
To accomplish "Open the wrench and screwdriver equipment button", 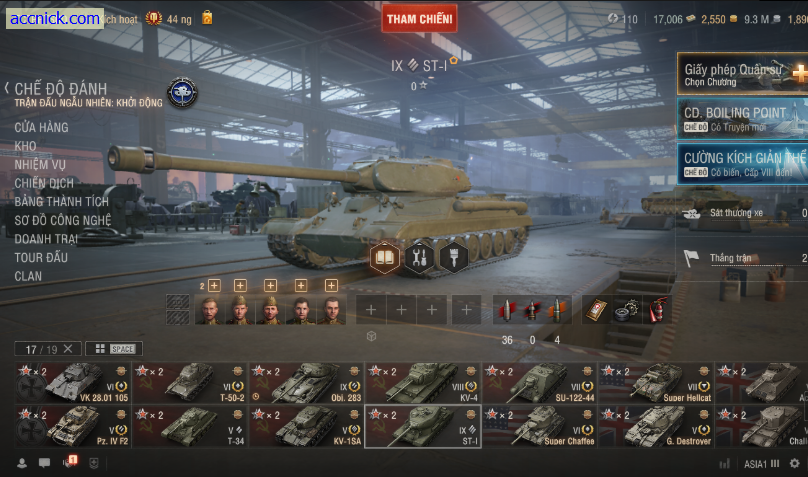I will [x=419, y=258].
